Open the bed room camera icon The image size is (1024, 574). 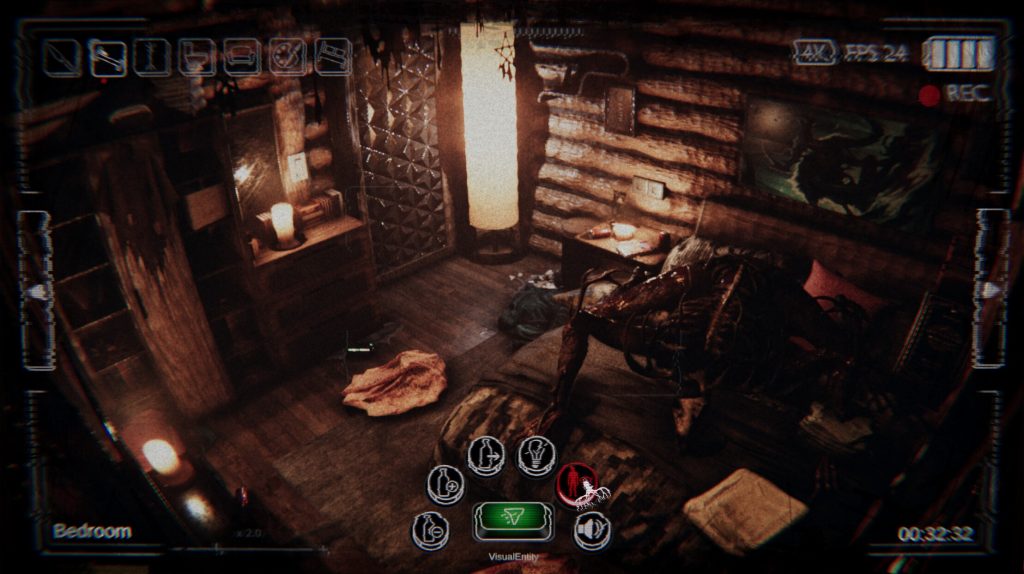pos(333,56)
